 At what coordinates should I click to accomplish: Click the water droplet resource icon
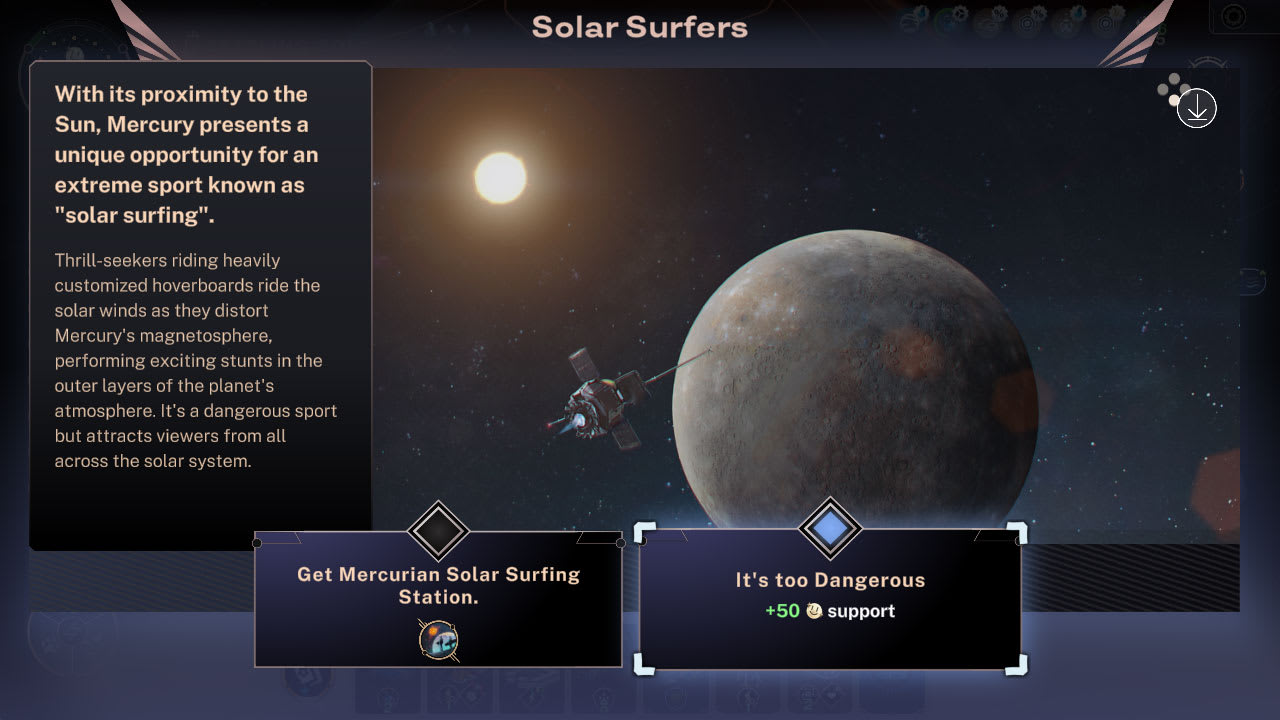[x=1078, y=13]
